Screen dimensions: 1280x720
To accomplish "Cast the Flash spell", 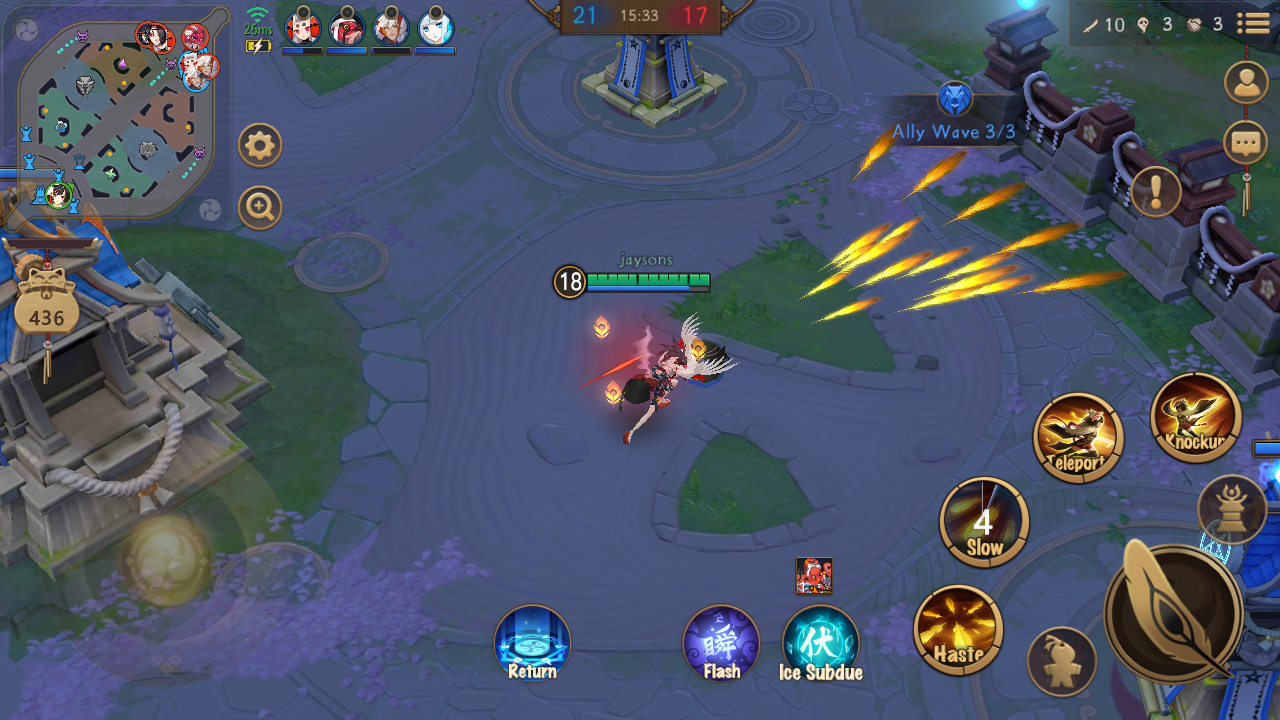I will tap(721, 643).
